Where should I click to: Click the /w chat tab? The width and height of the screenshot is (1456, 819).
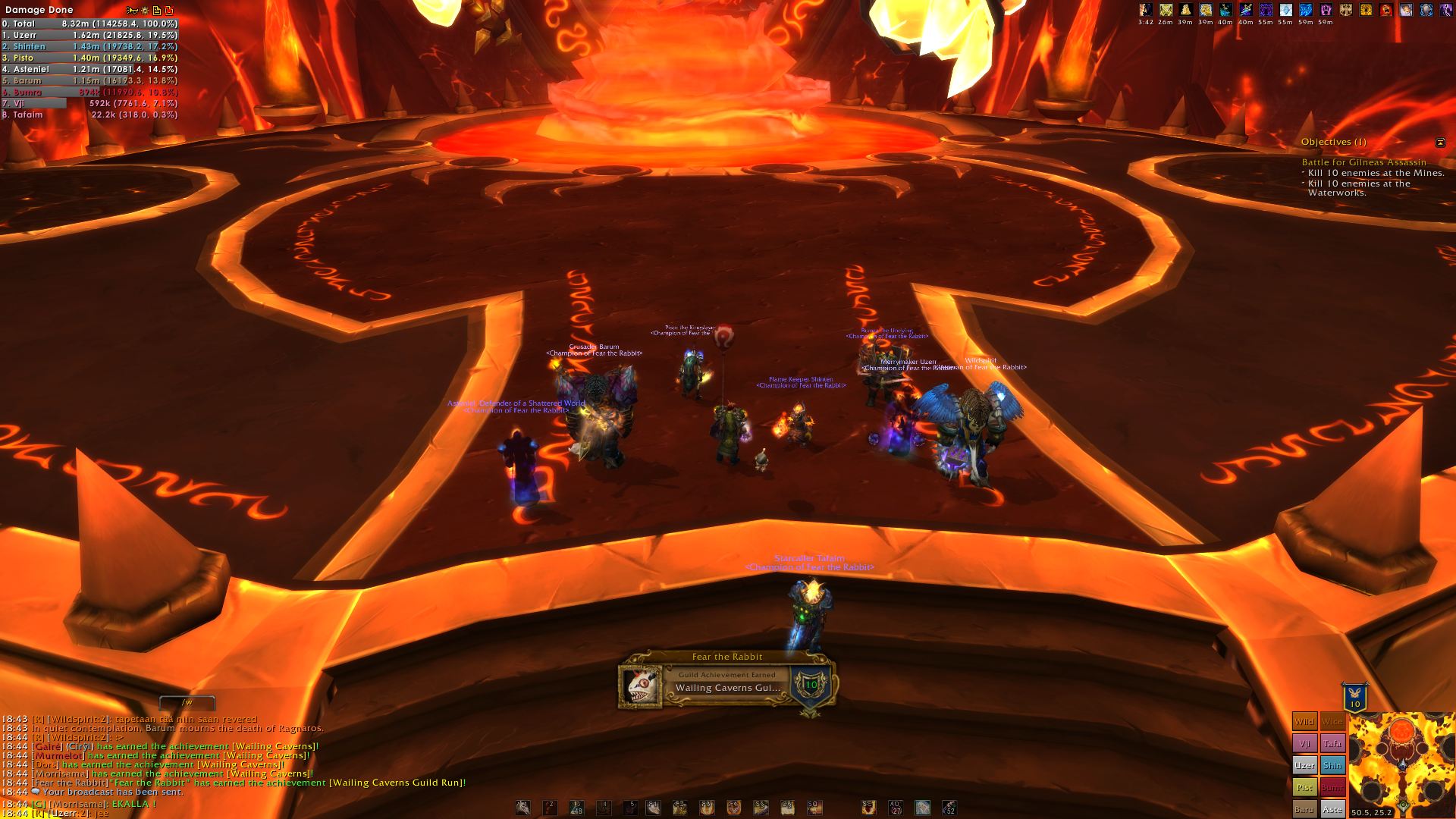pos(187,702)
